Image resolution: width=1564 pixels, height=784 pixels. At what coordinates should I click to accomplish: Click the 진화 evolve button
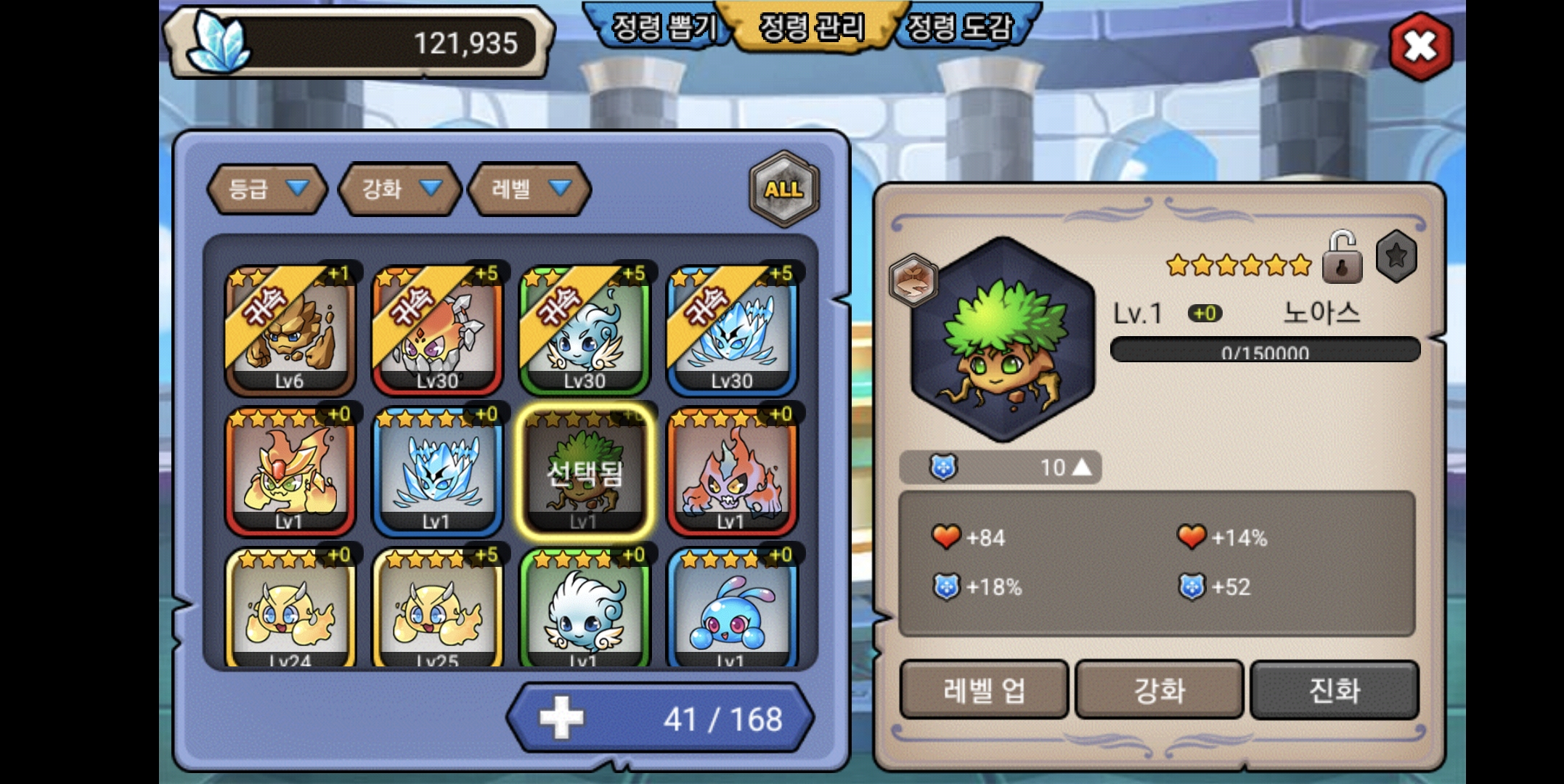[1334, 690]
